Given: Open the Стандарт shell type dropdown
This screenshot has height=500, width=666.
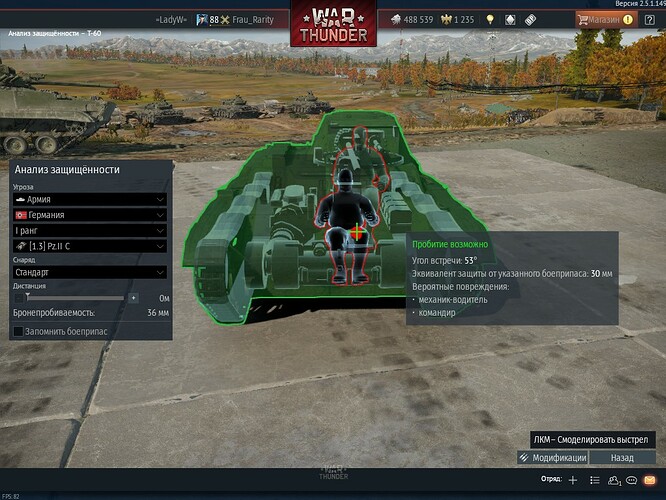Looking at the screenshot, I should (x=88, y=271).
